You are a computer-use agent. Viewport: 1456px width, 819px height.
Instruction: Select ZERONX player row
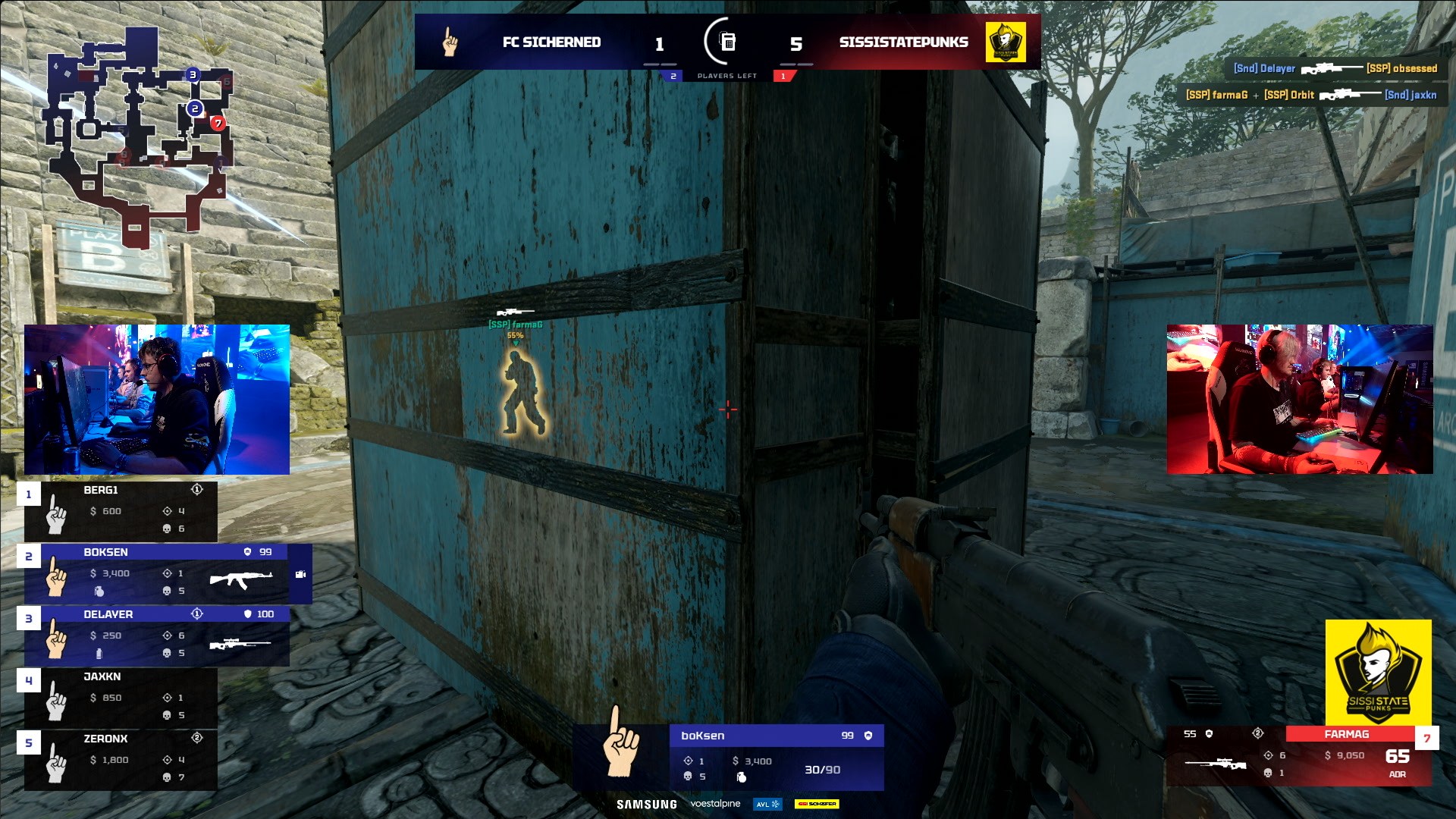pyautogui.click(x=121, y=759)
